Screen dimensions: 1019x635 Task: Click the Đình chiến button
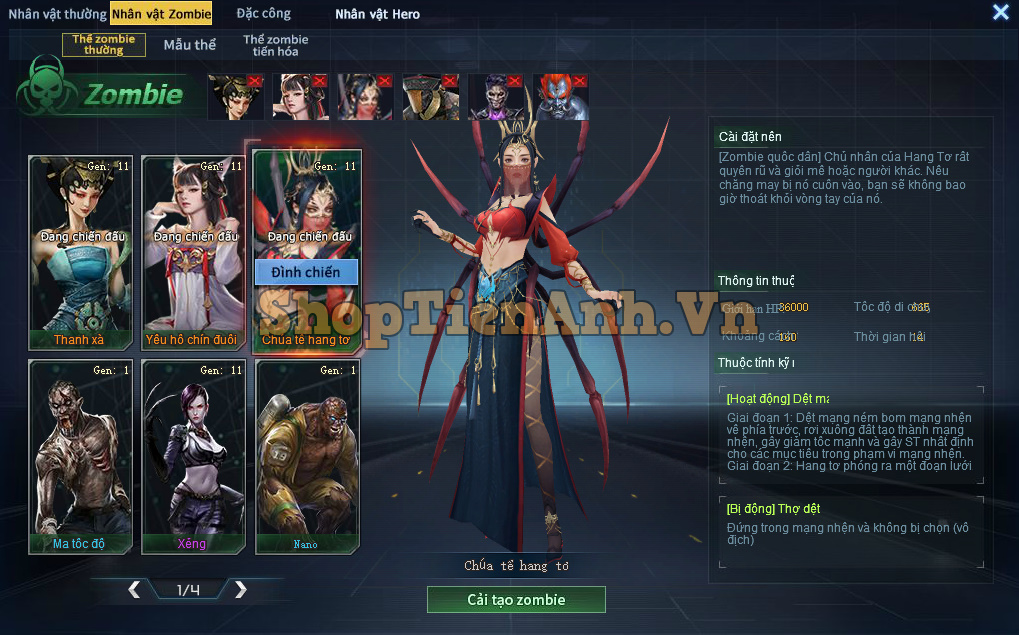pyautogui.click(x=306, y=272)
